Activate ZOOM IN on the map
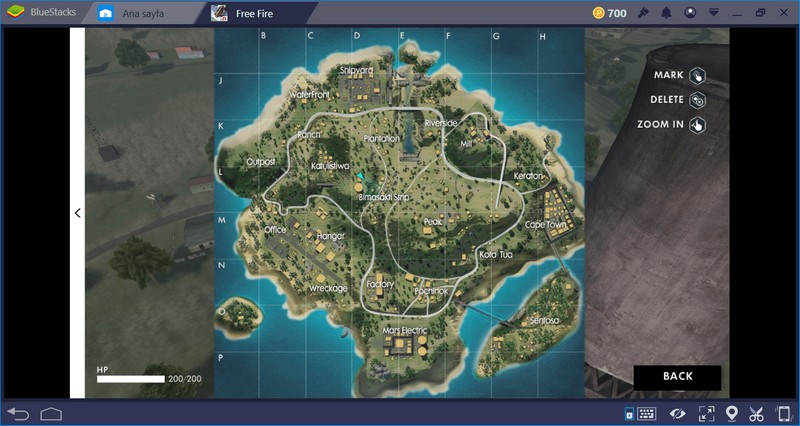 point(696,125)
